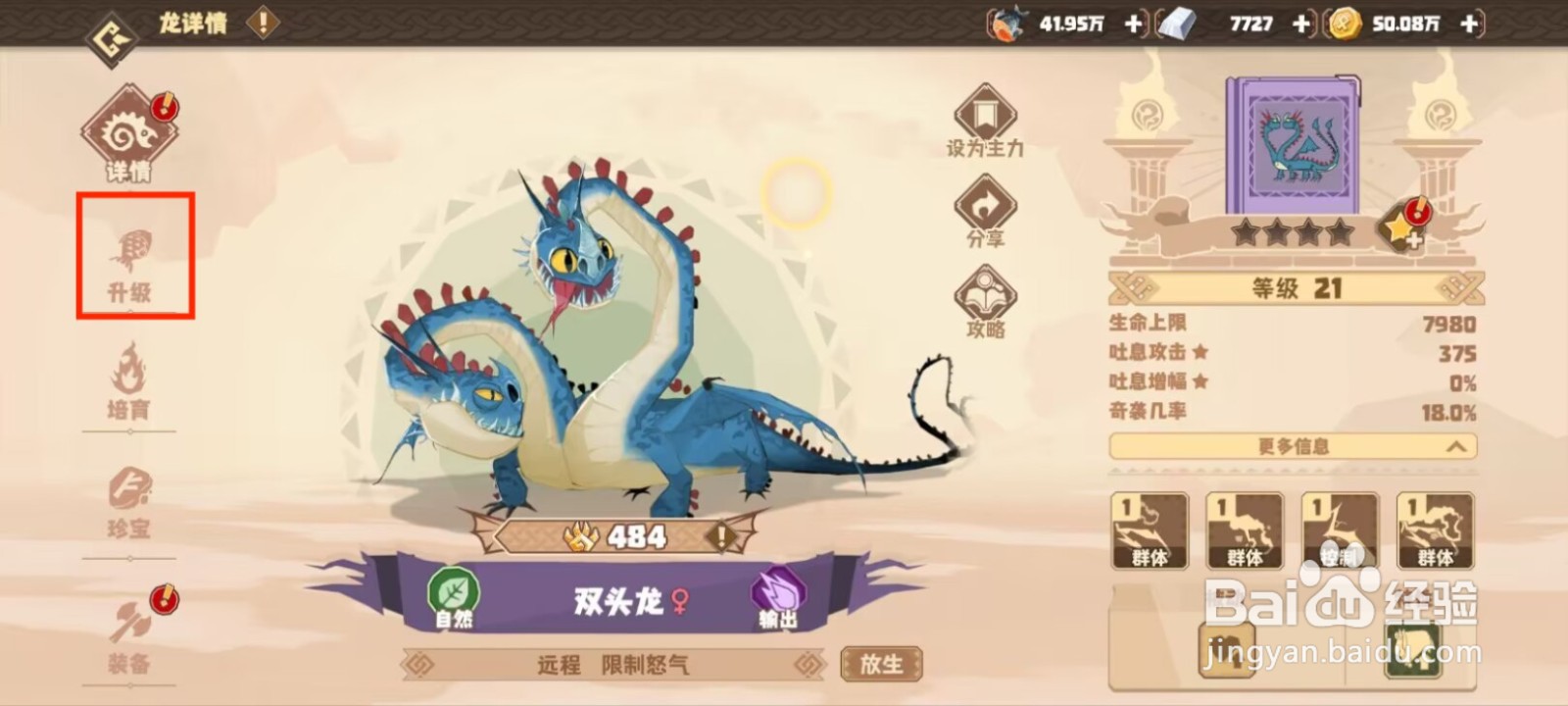Select the 详情 details icon
Image resolution: width=1568 pixels, height=706 pixels.
click(134, 132)
